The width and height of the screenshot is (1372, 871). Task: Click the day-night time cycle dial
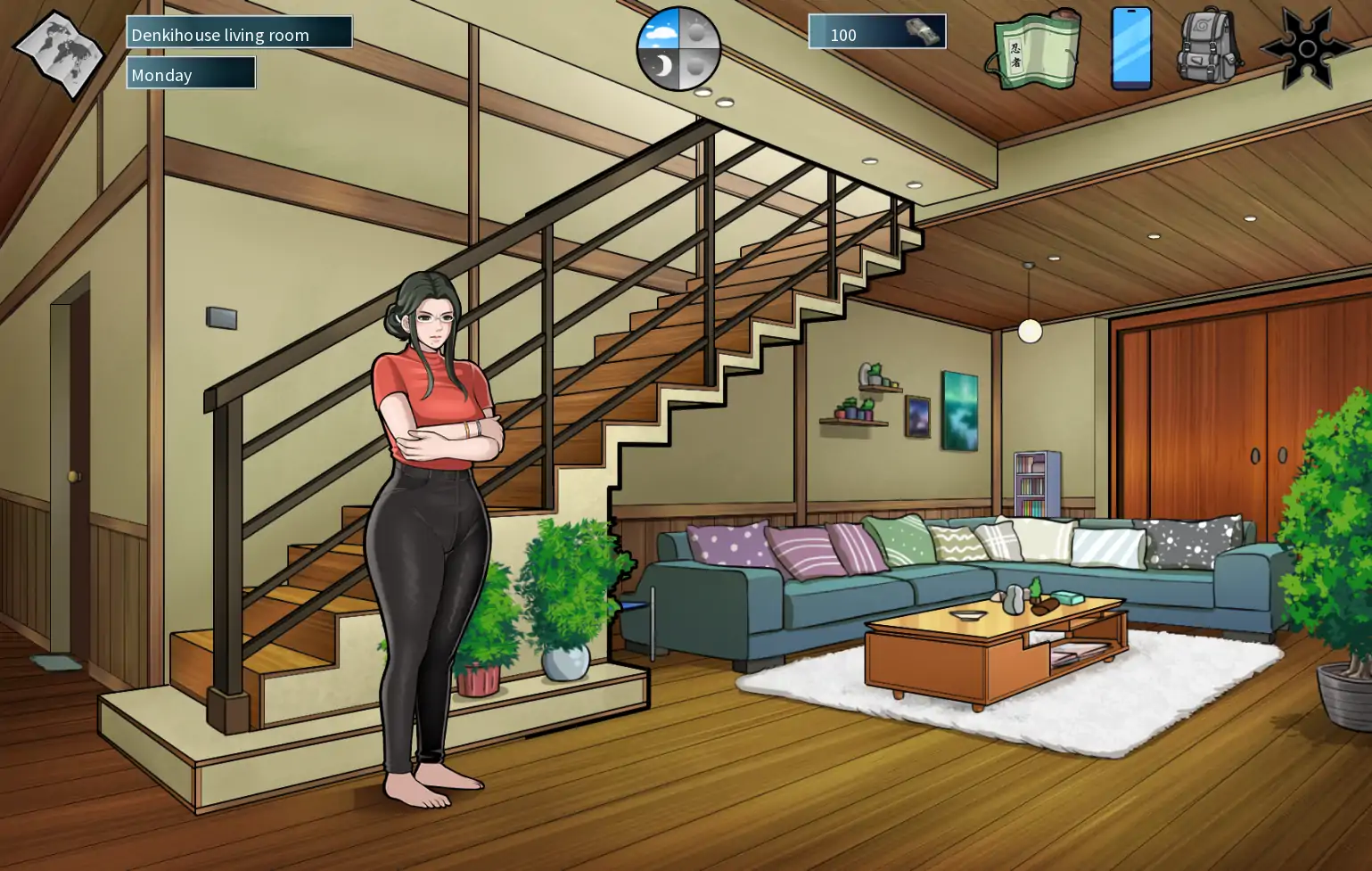tap(678, 49)
